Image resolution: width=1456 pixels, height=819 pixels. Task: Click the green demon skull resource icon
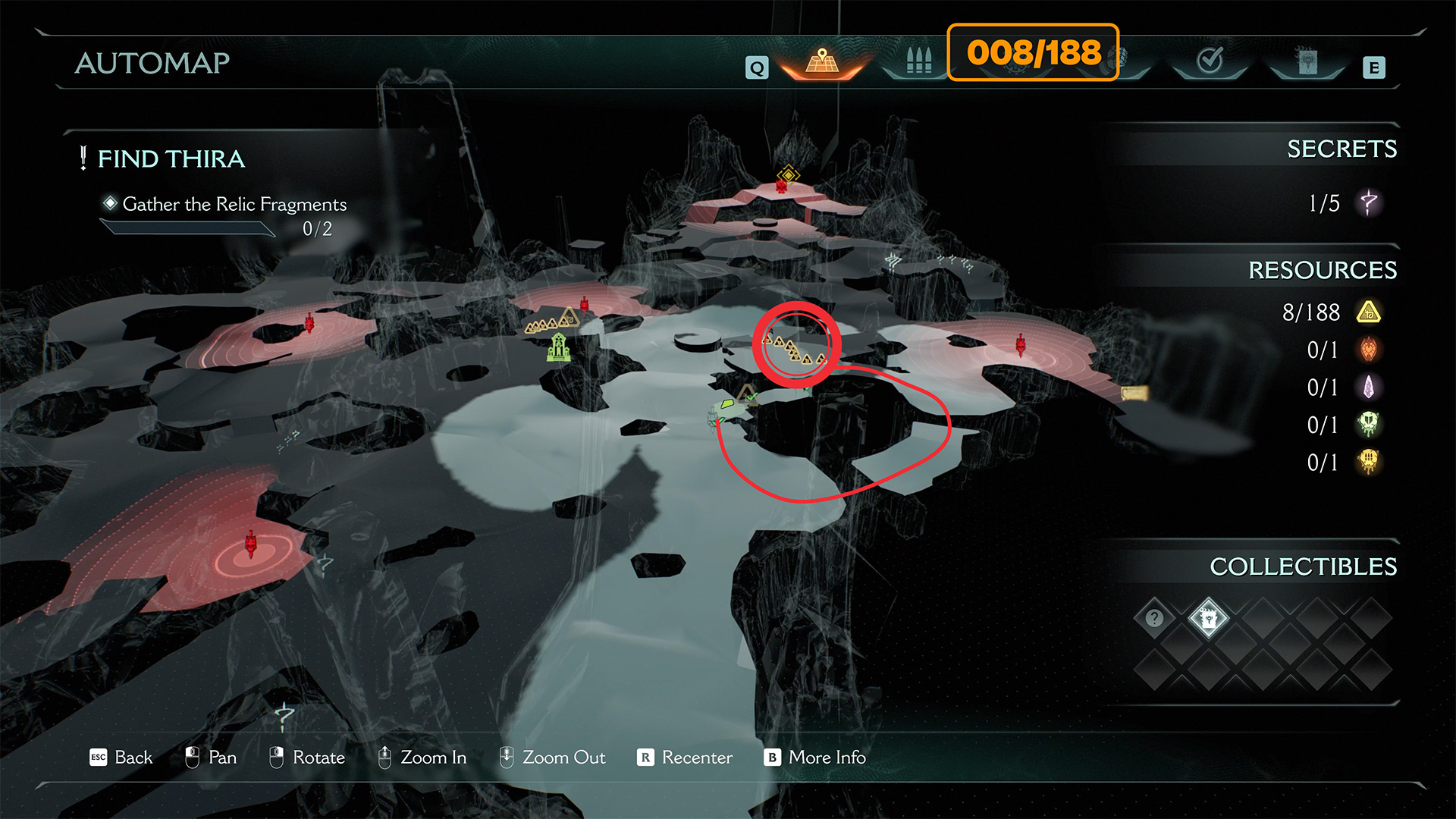[x=1369, y=425]
